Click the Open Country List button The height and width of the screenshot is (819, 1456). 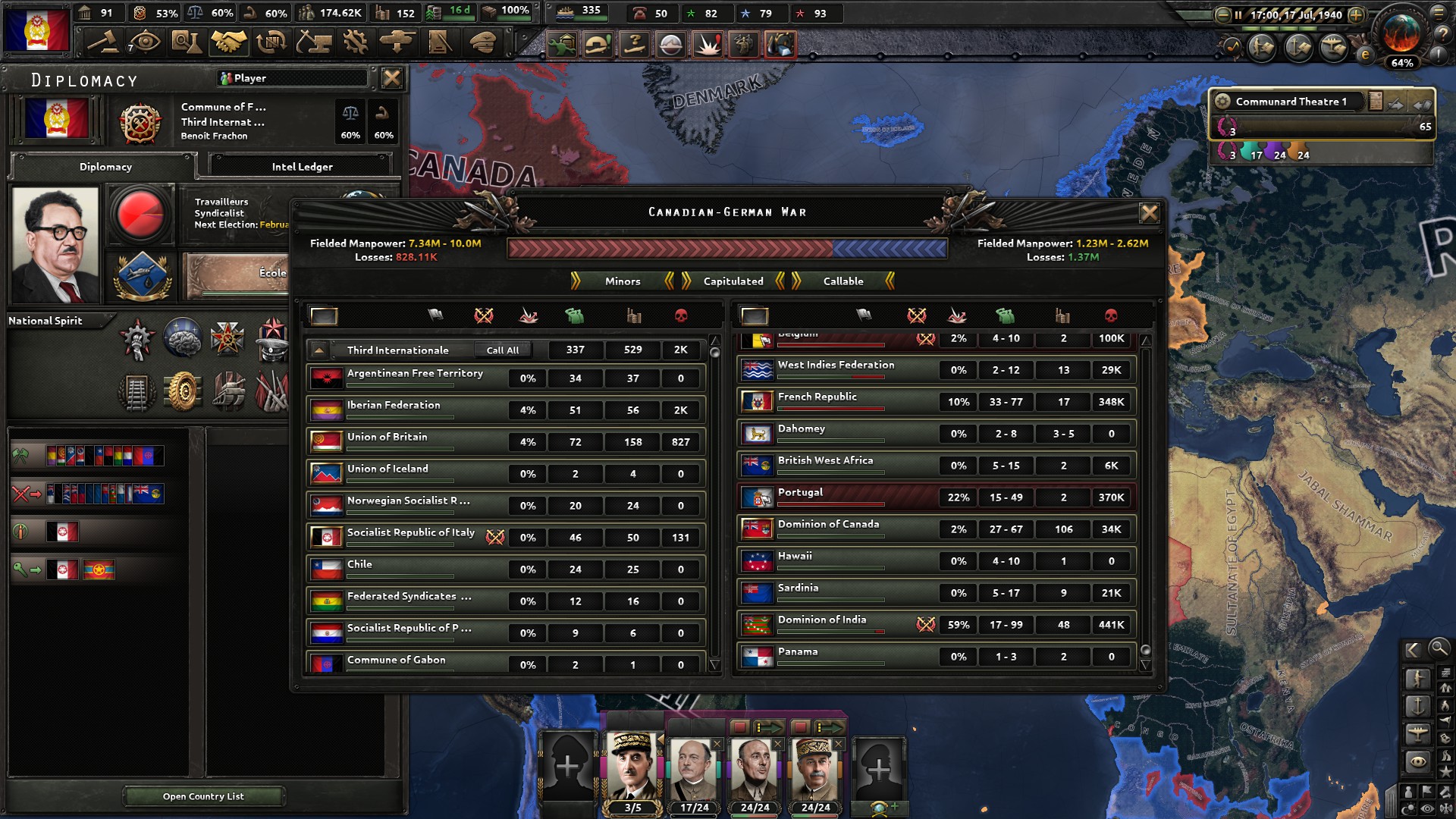click(x=204, y=796)
